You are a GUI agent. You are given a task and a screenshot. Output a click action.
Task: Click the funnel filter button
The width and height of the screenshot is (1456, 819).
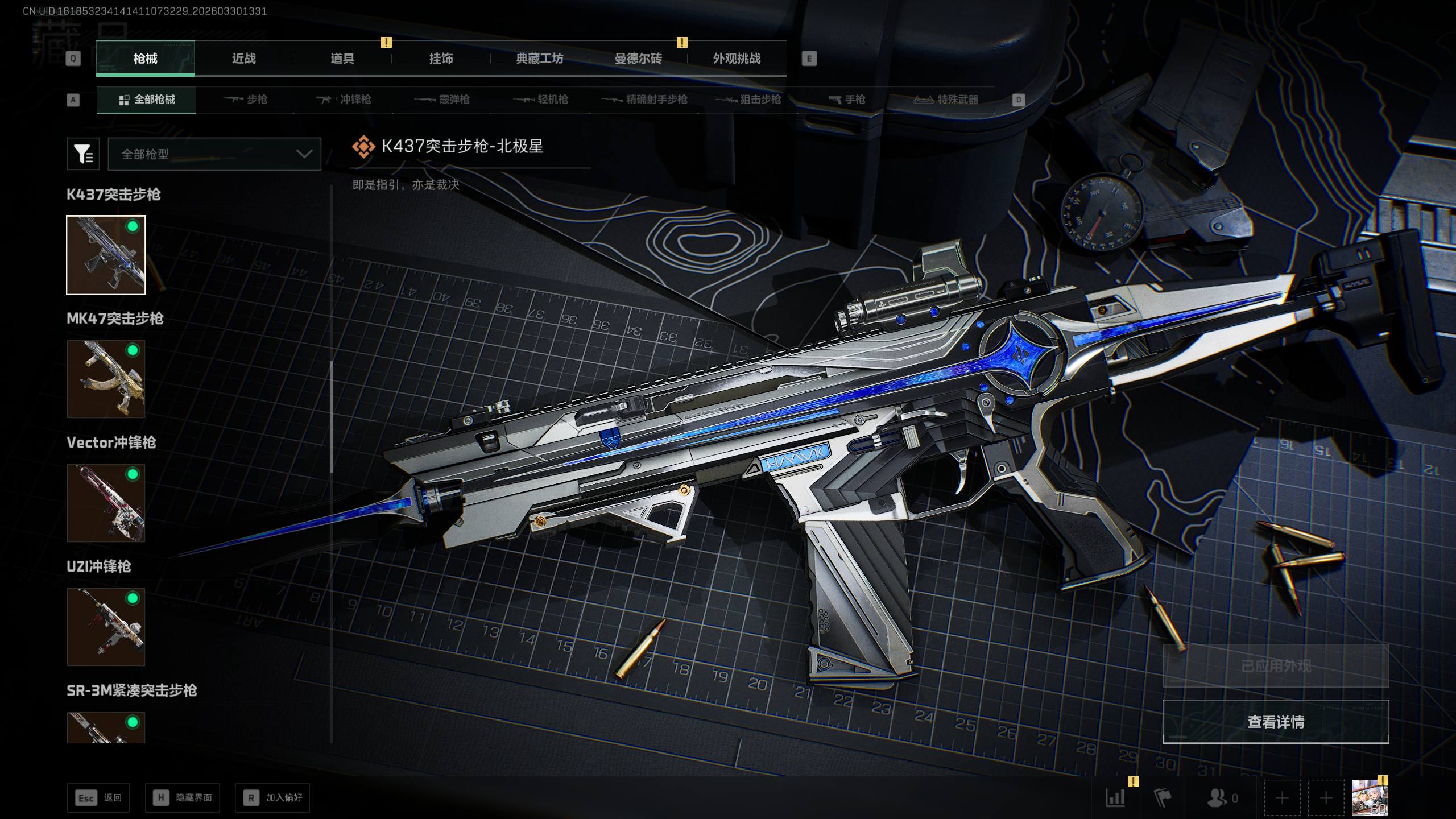83,154
